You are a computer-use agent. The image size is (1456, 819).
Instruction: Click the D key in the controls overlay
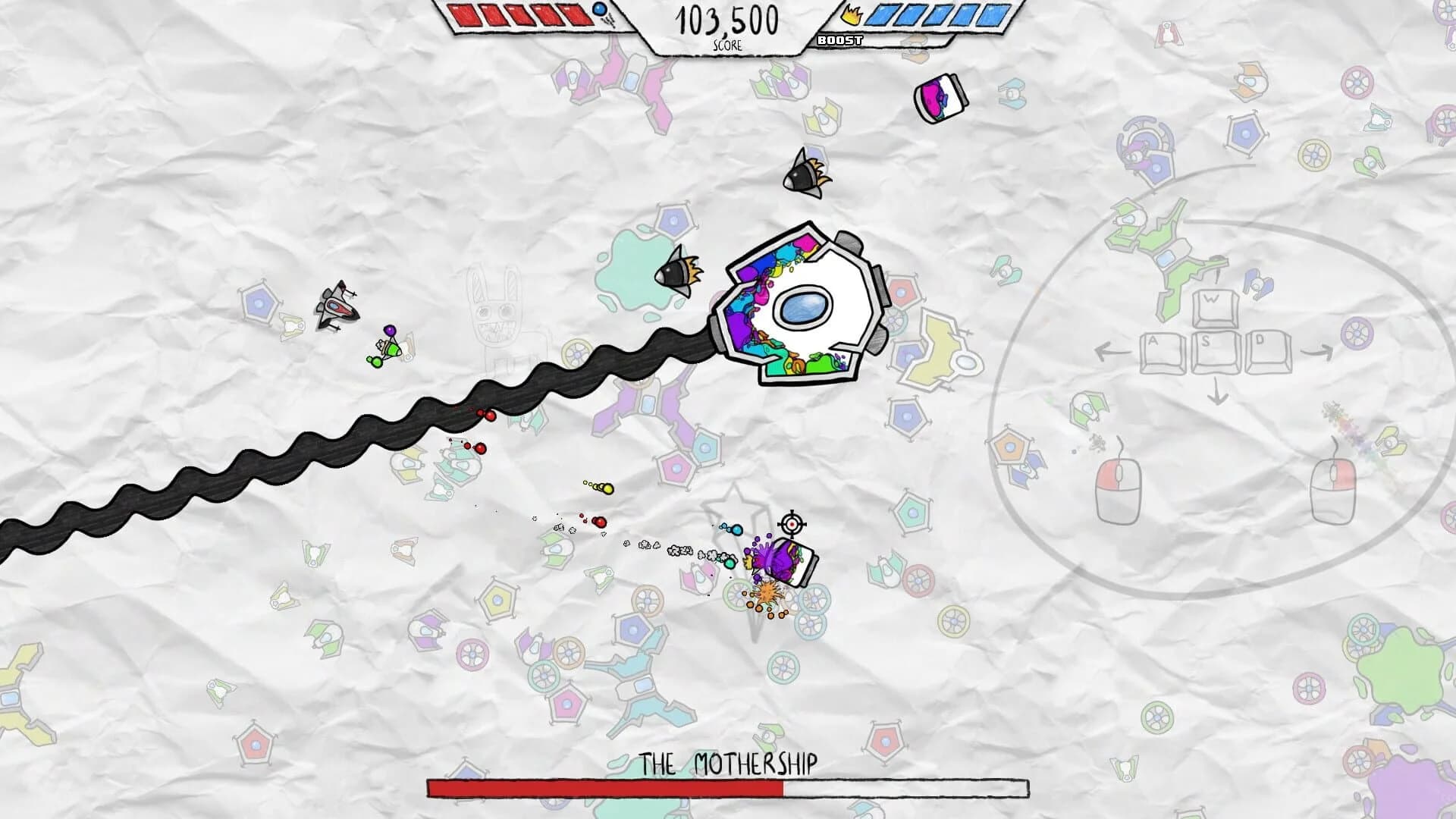coord(1266,353)
